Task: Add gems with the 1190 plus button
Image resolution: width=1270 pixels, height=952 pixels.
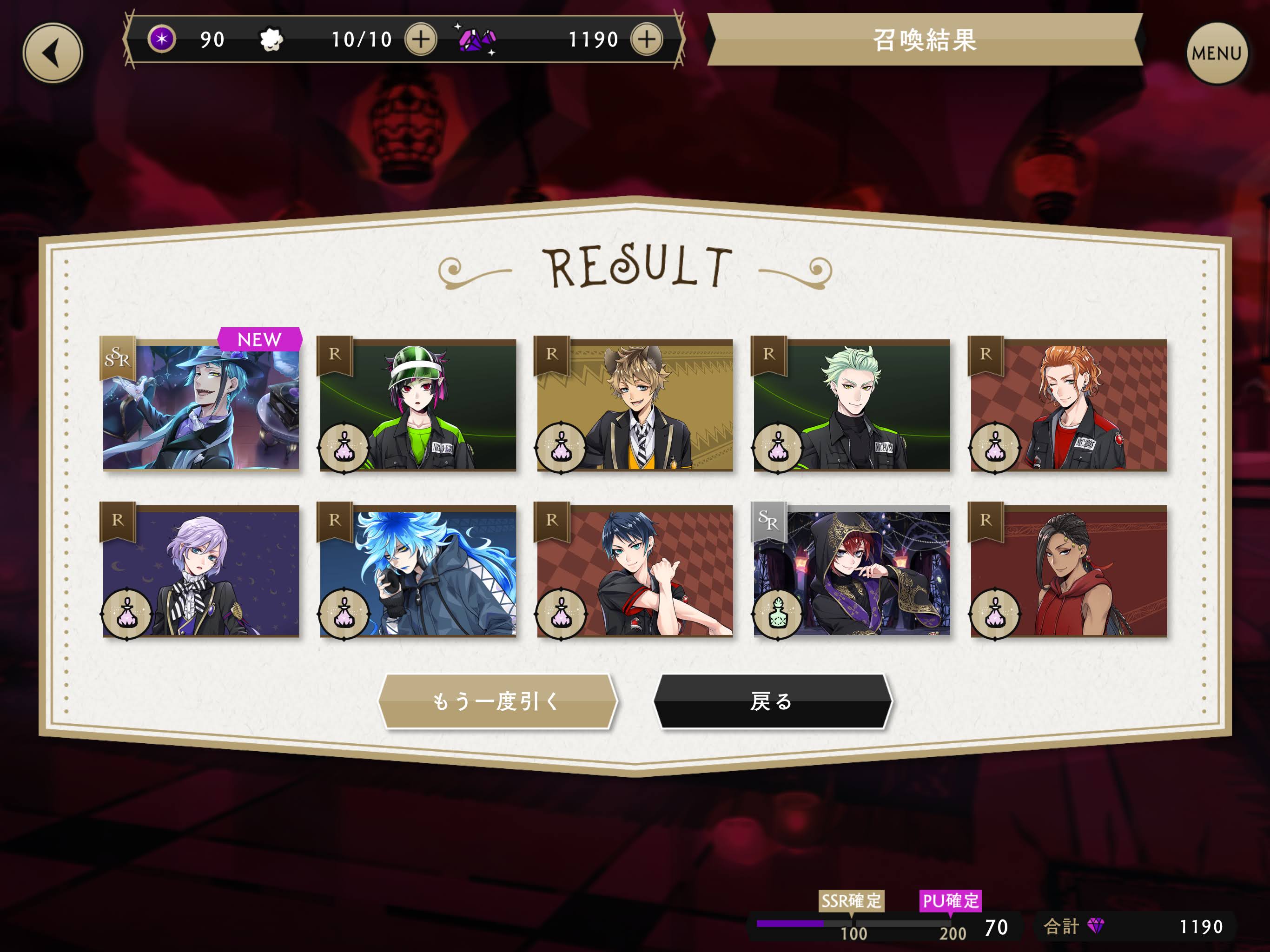Action: point(647,40)
